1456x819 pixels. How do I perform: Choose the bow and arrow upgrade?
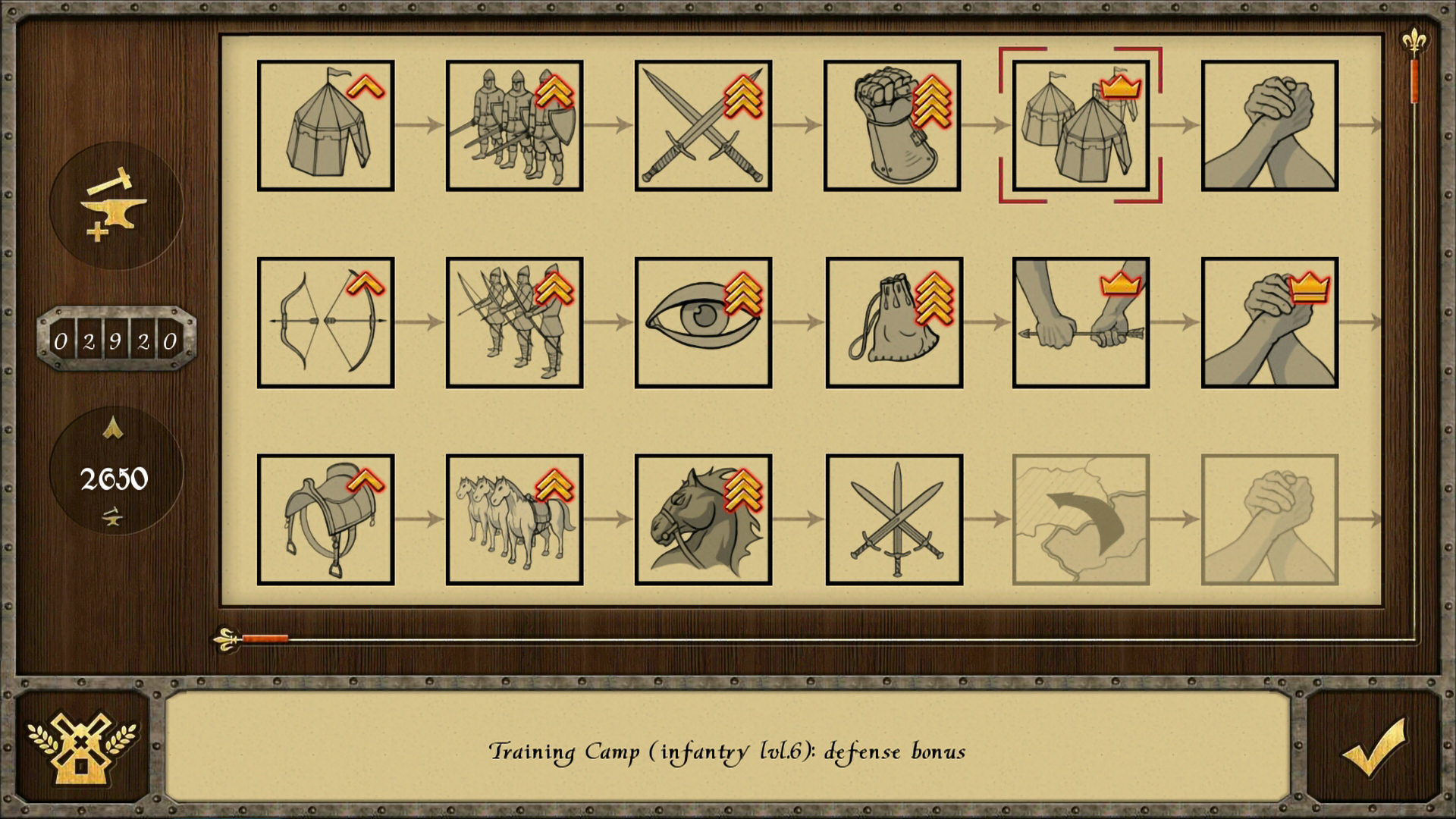pos(325,322)
